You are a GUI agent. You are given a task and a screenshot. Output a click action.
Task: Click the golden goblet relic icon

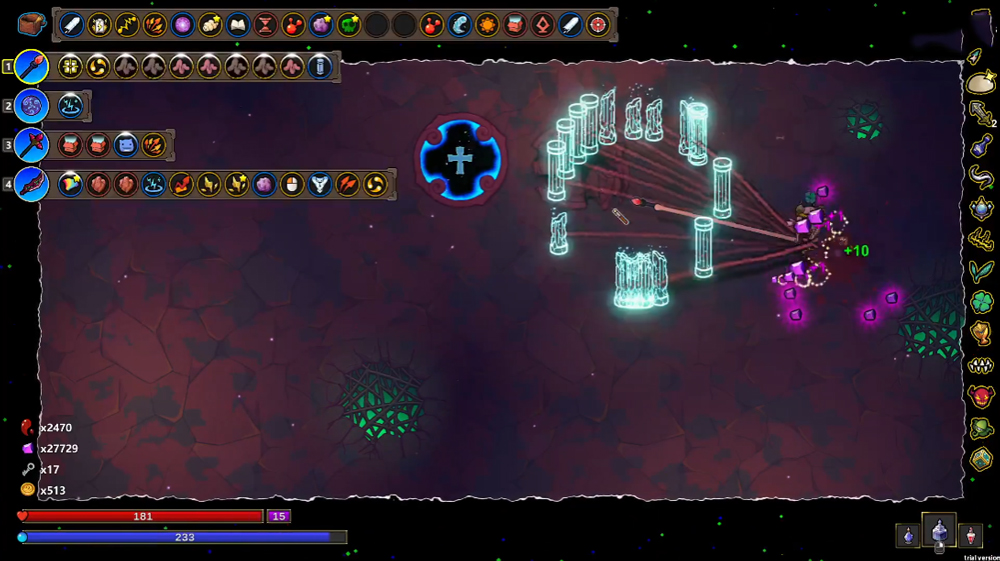pos(981,333)
